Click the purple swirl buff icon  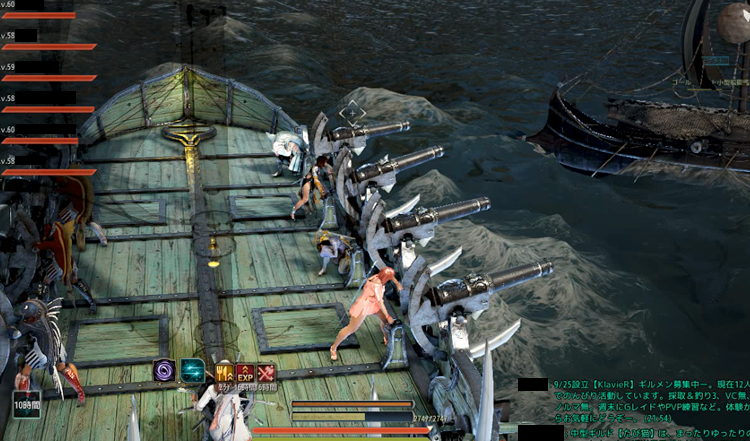(x=164, y=371)
